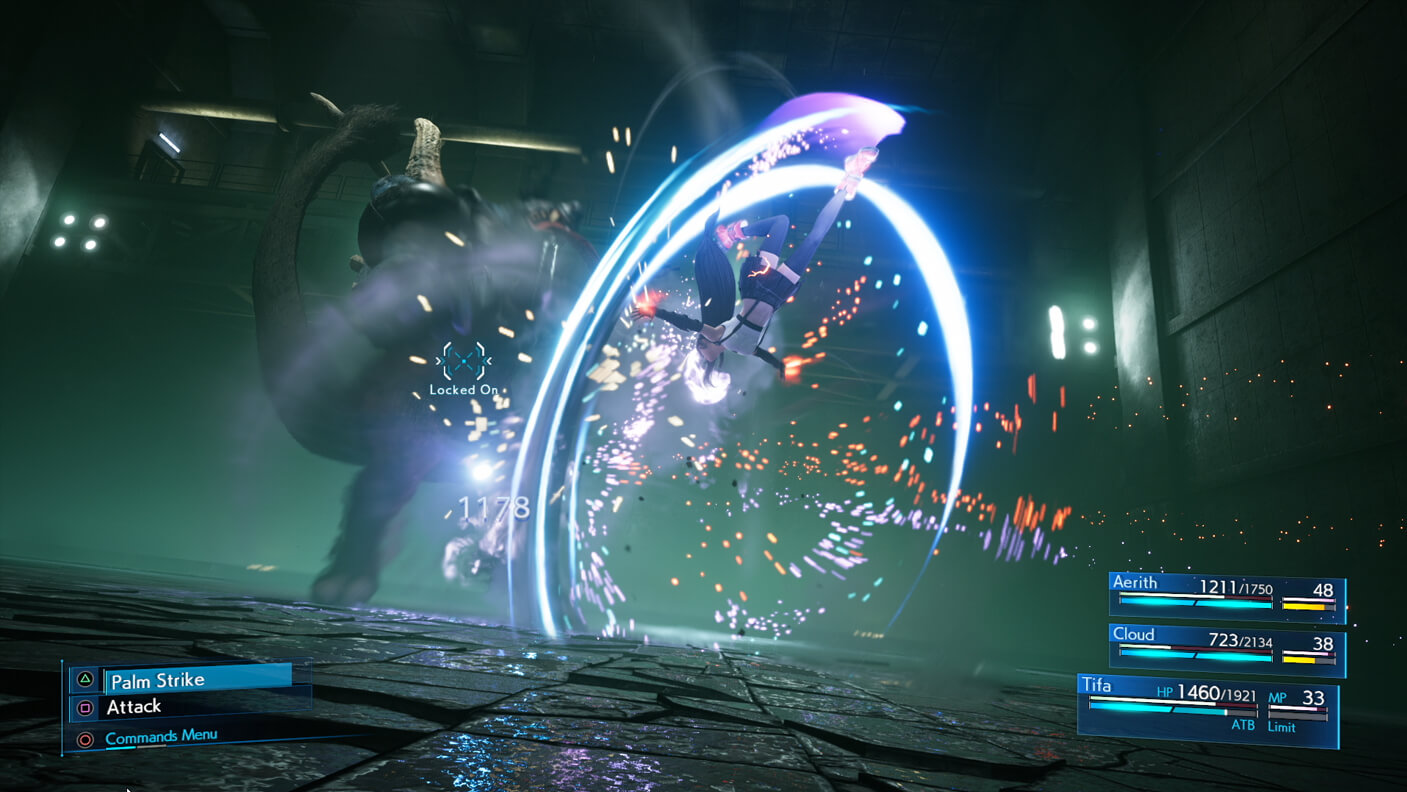1407x792 pixels.
Task: Open the Commands Menu
Action: click(x=161, y=738)
